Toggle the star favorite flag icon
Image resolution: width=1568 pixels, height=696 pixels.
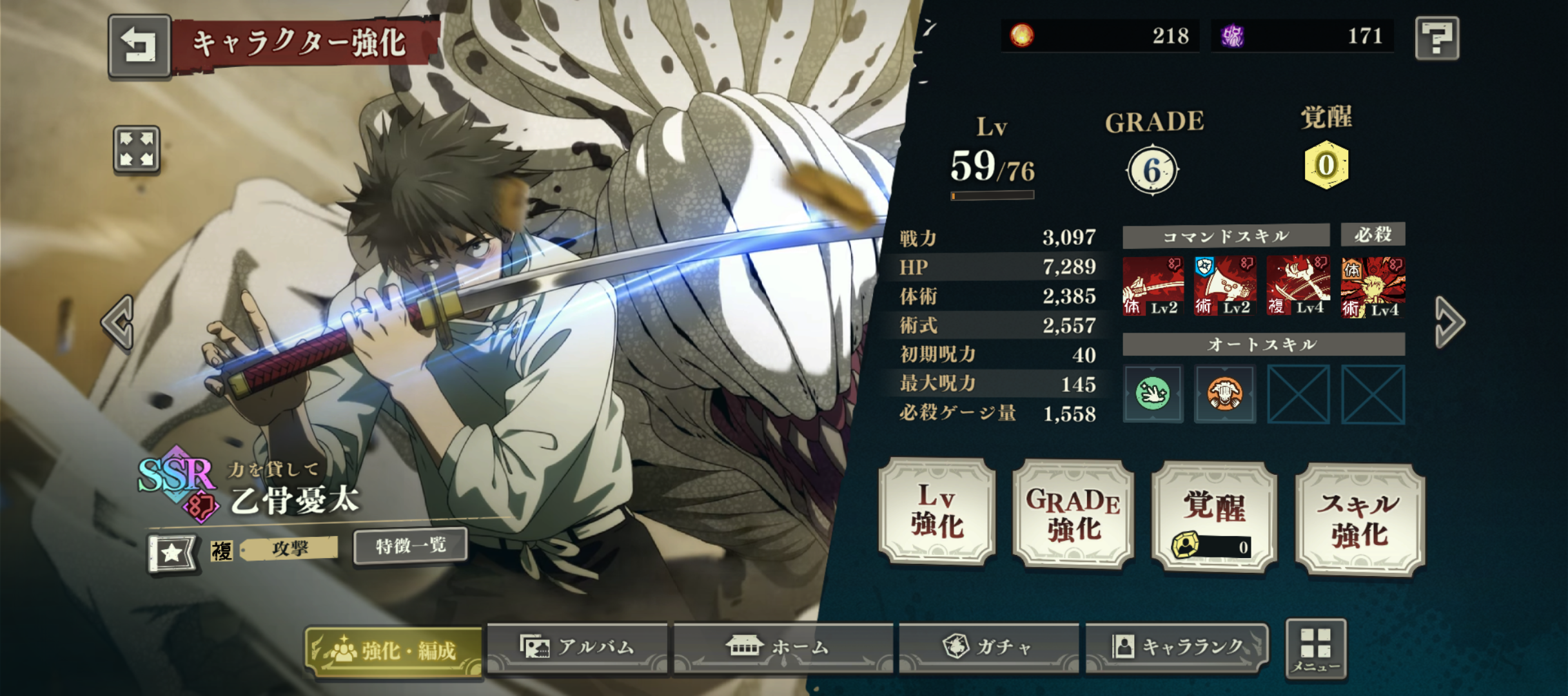[x=171, y=553]
